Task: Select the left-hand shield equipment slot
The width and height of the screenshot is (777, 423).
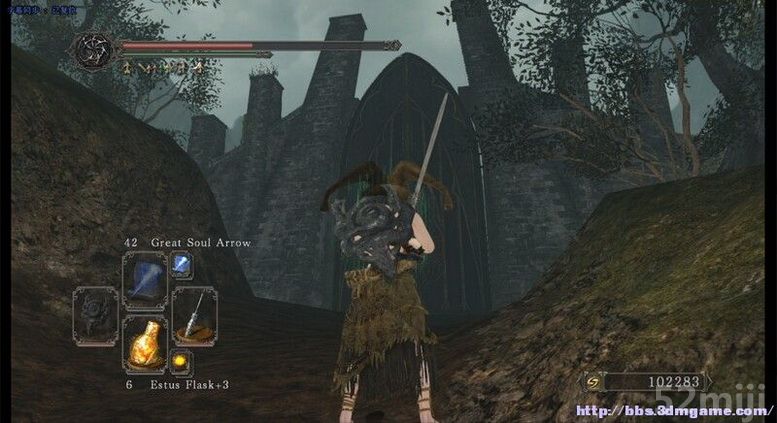Action: coord(96,315)
